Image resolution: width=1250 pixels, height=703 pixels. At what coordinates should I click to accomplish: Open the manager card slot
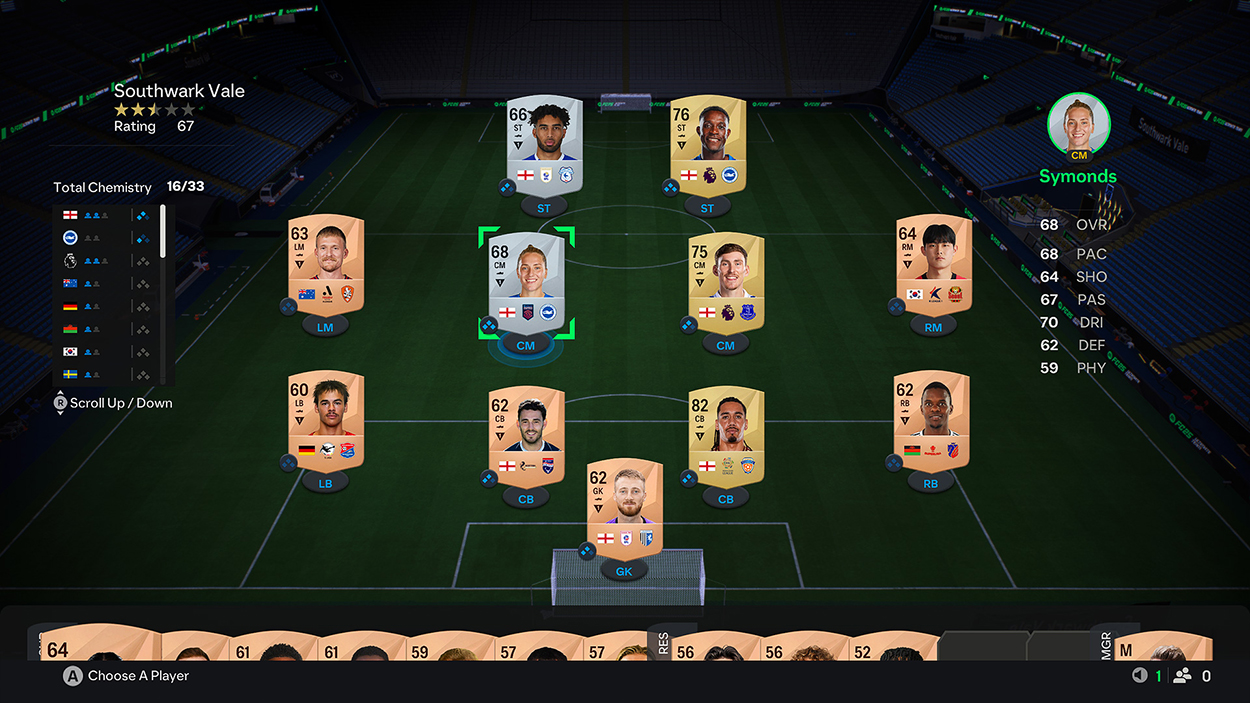[x=1162, y=647]
